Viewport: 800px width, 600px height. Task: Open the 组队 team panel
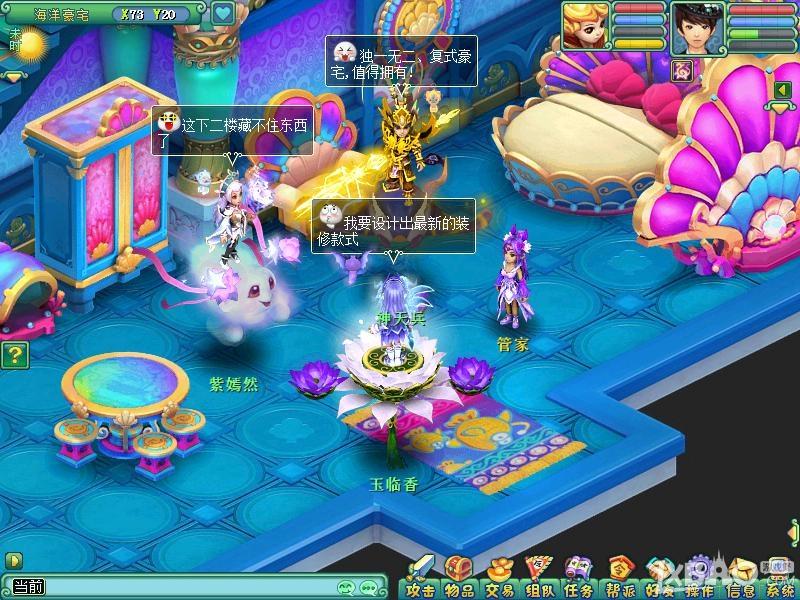[539, 578]
